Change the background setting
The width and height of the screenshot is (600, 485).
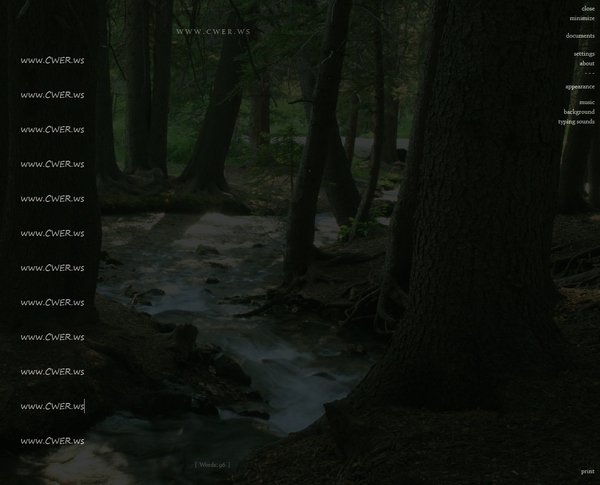[x=578, y=112]
